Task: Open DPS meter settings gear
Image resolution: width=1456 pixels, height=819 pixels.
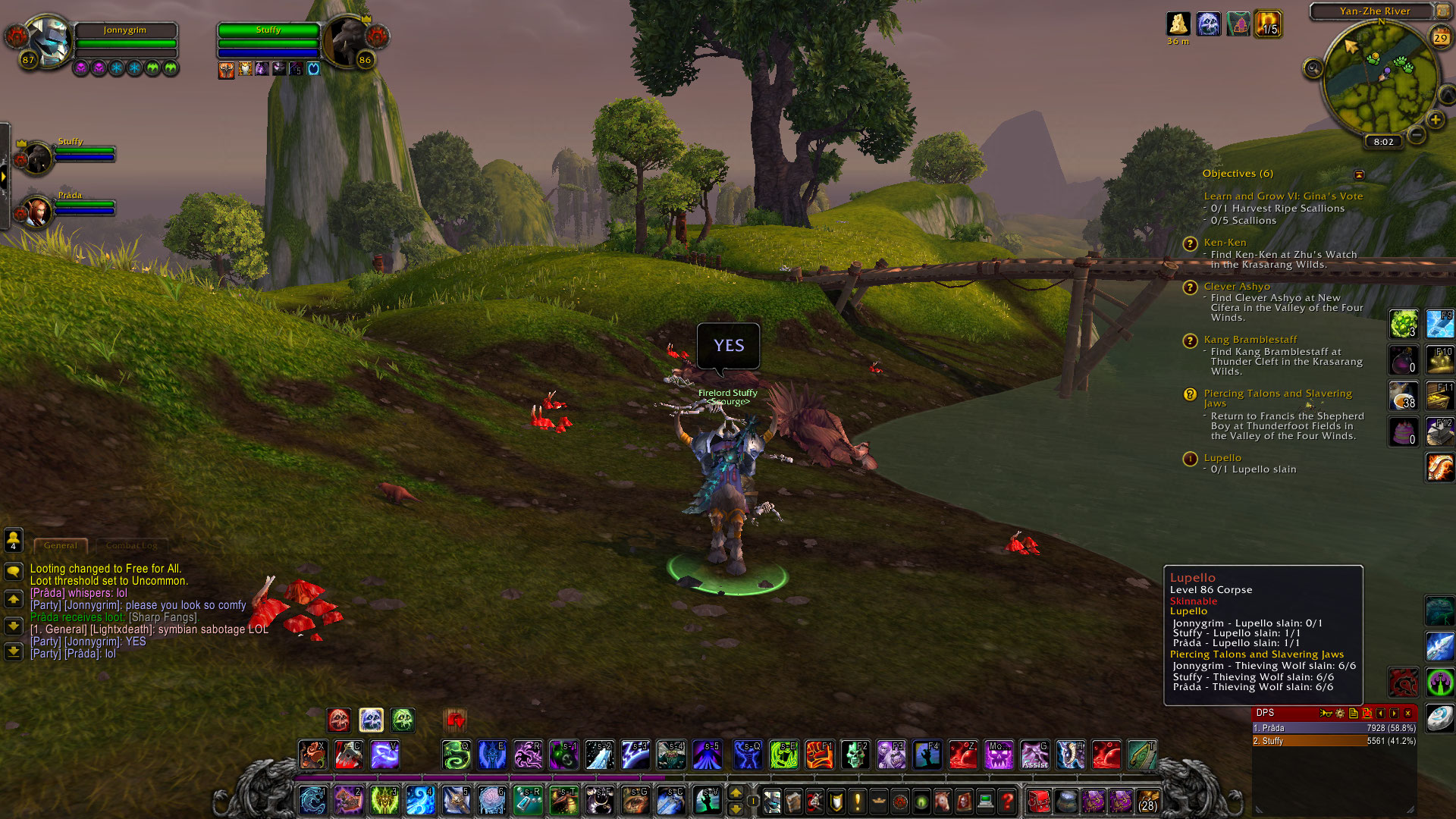Action: coord(1339,714)
